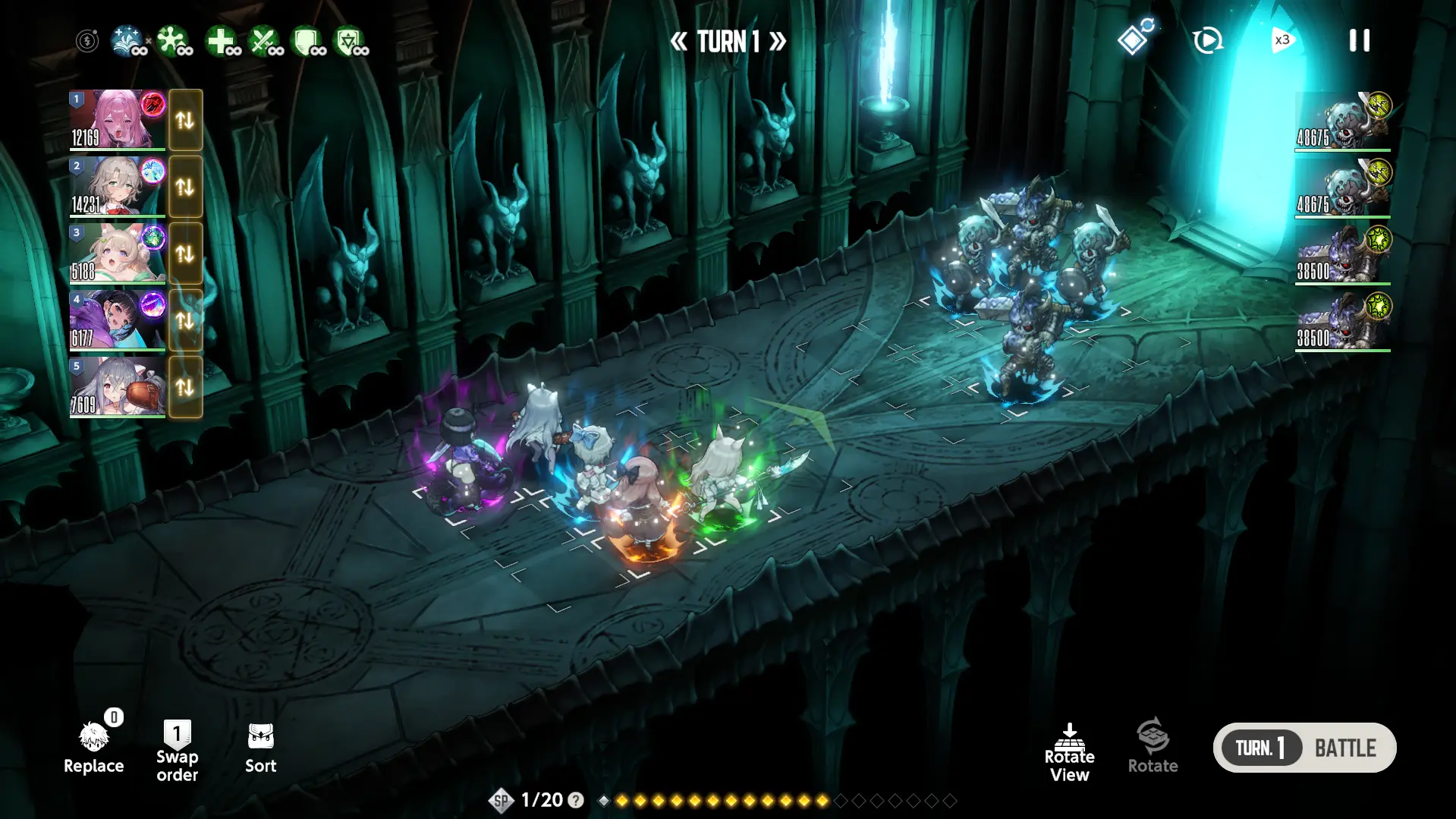Start the battle with the Turn 1 Battle button
The width and height of the screenshot is (1456, 819).
coord(1304,748)
